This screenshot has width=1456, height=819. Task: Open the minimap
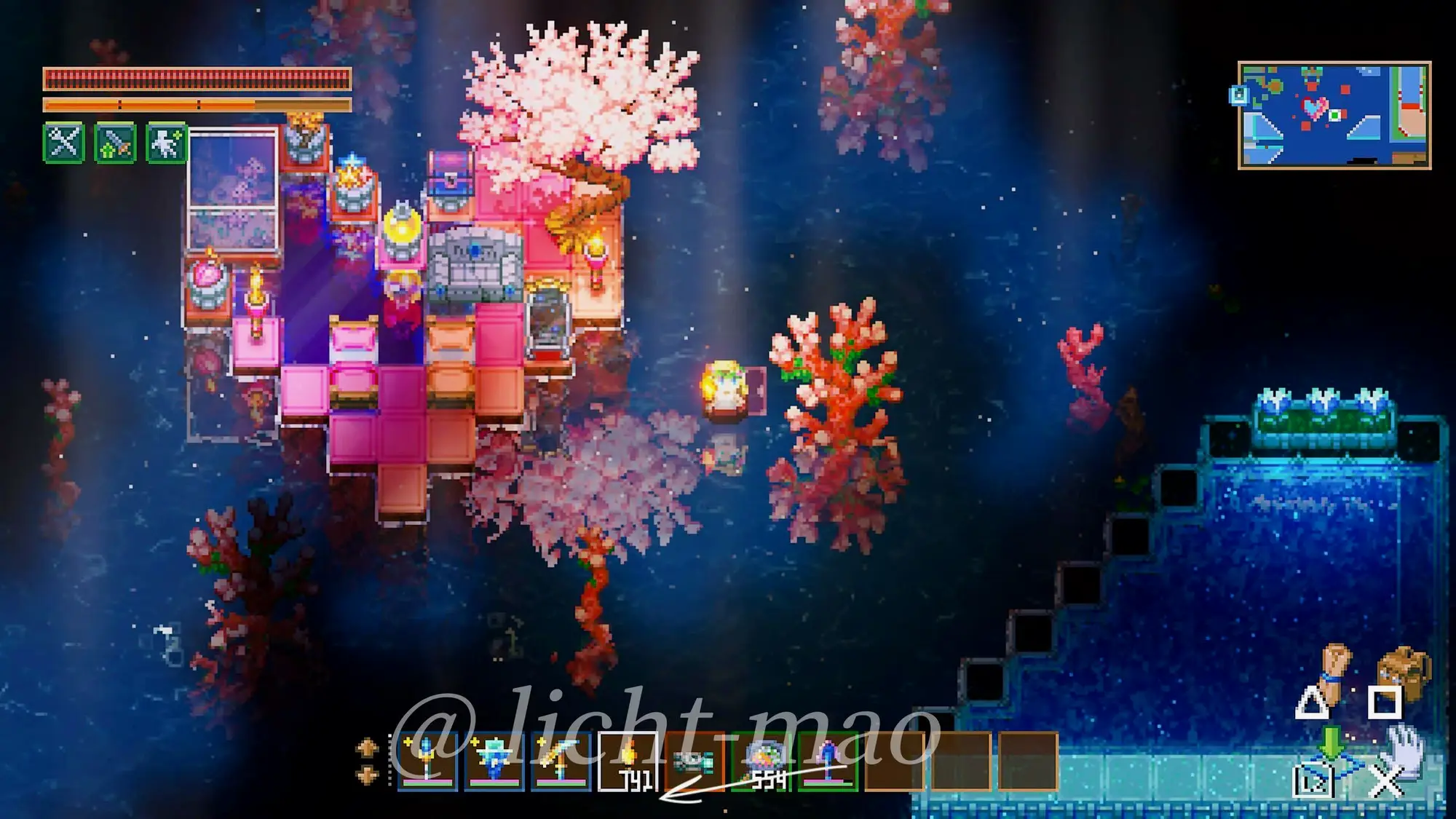pyautogui.click(x=1334, y=115)
